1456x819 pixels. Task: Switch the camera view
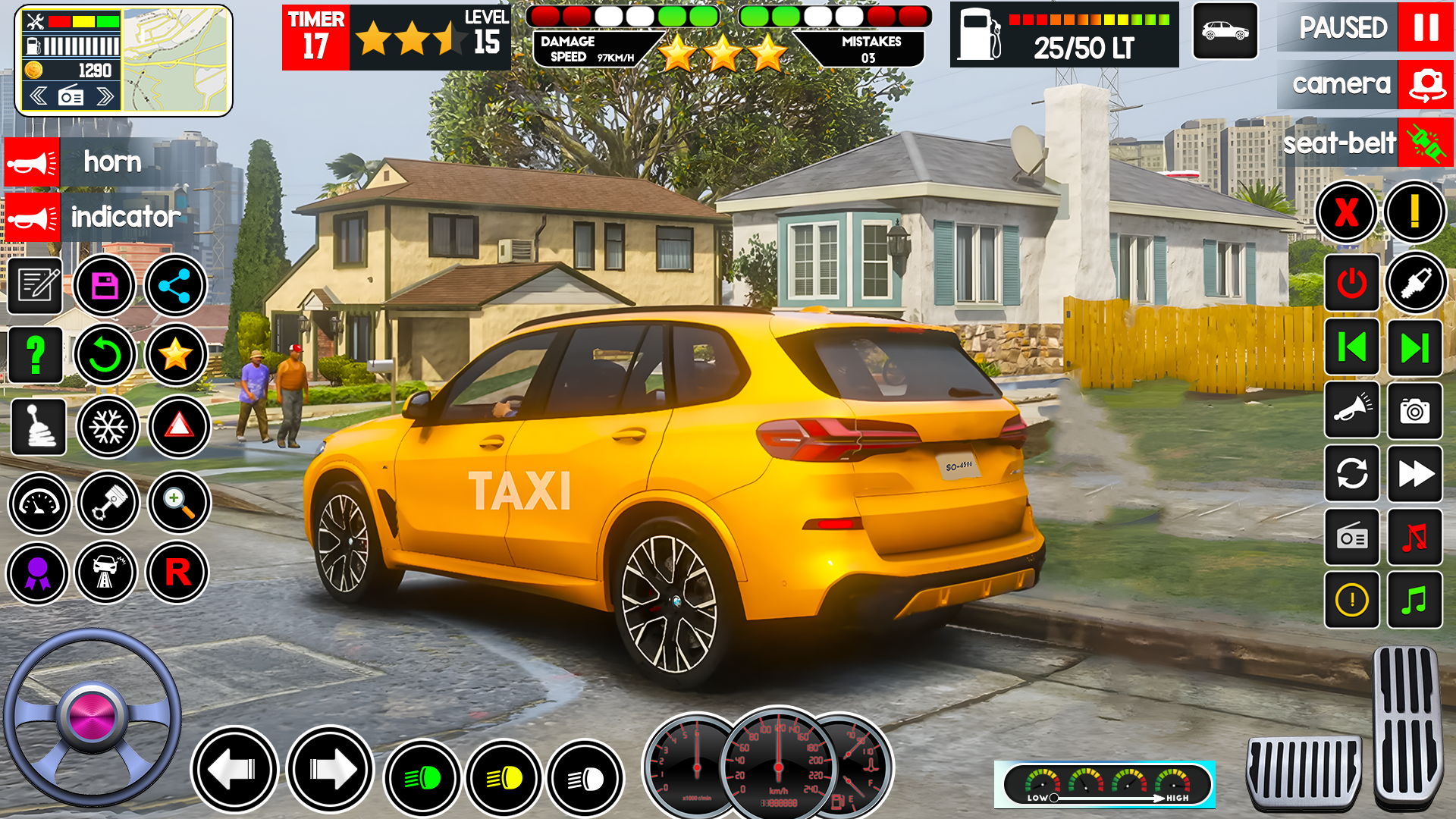click(x=1426, y=85)
